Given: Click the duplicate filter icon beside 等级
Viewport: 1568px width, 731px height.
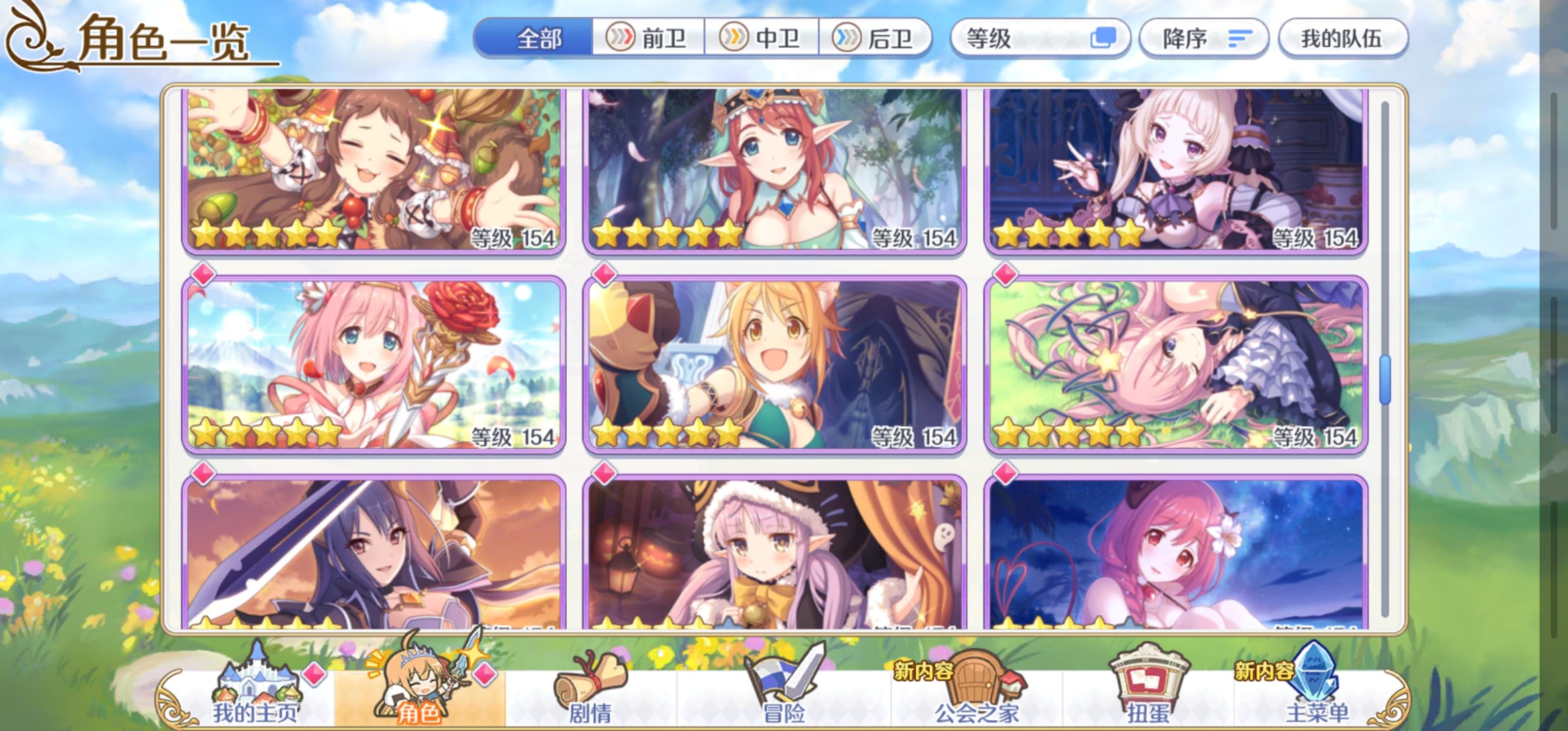Looking at the screenshot, I should pos(1105,39).
